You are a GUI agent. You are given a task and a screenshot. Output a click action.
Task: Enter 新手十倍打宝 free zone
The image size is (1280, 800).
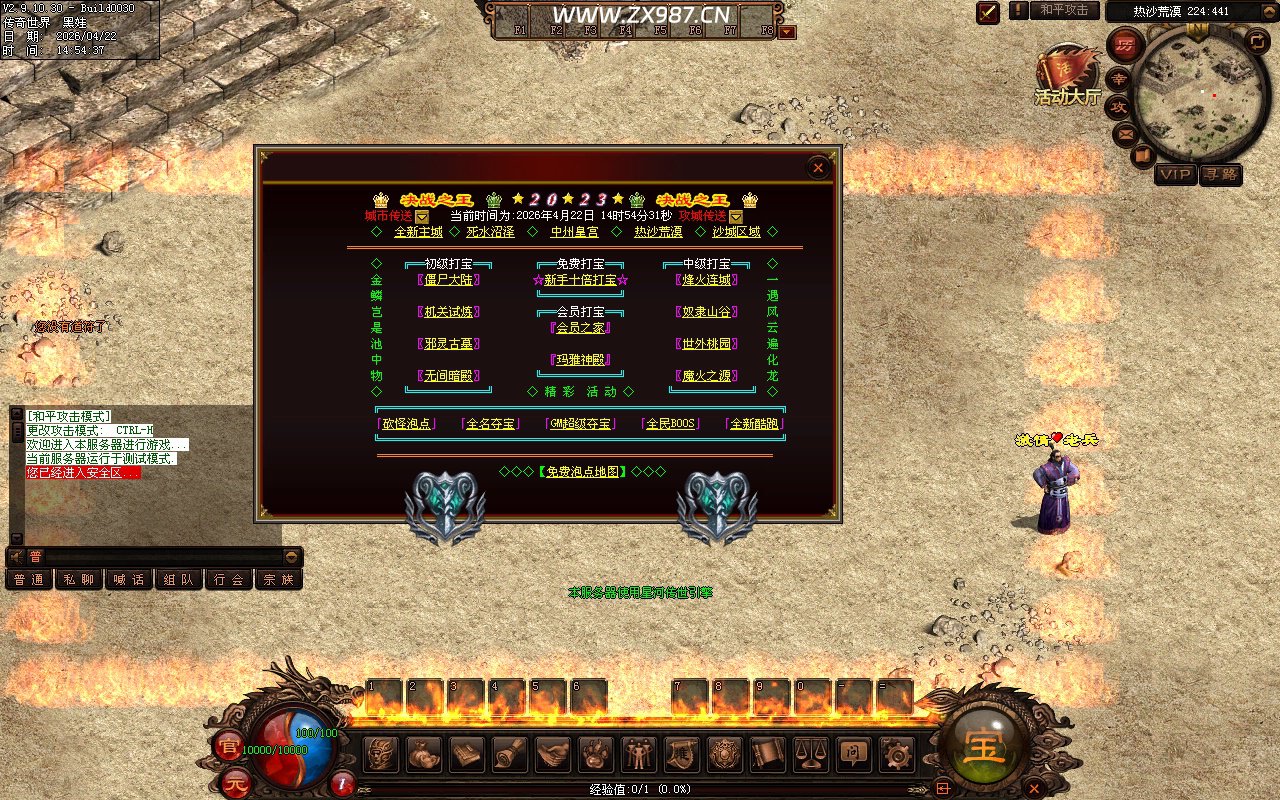(580, 280)
